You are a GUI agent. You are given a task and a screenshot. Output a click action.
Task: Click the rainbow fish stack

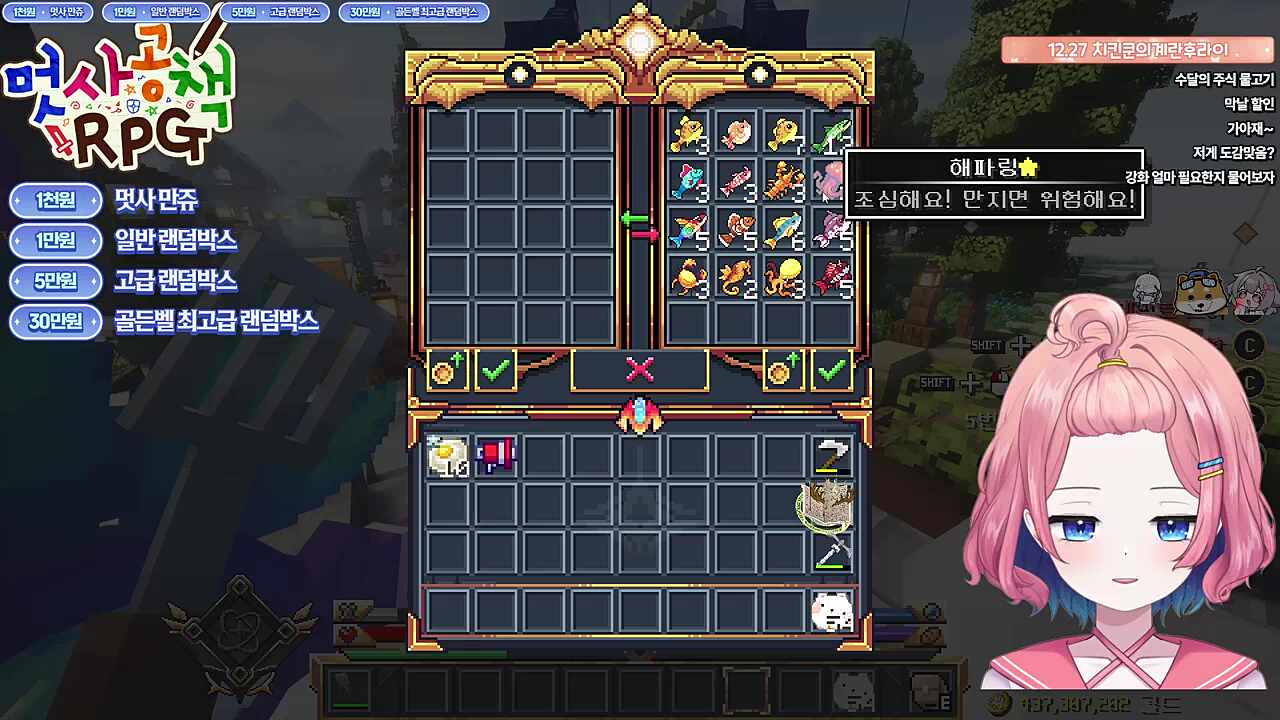689,229
